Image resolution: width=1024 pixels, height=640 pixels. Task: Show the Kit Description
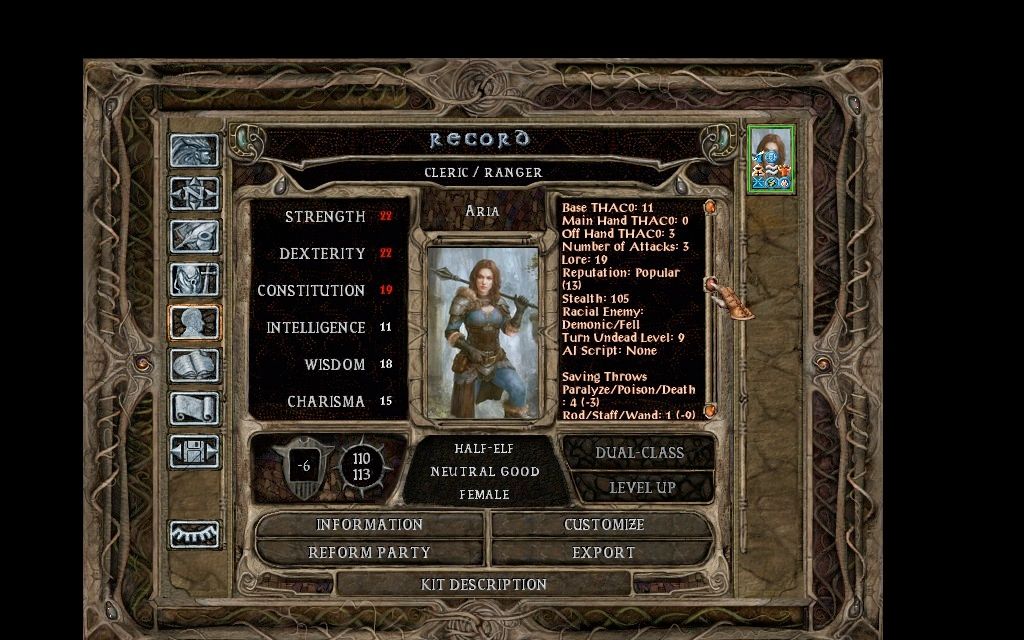484,584
